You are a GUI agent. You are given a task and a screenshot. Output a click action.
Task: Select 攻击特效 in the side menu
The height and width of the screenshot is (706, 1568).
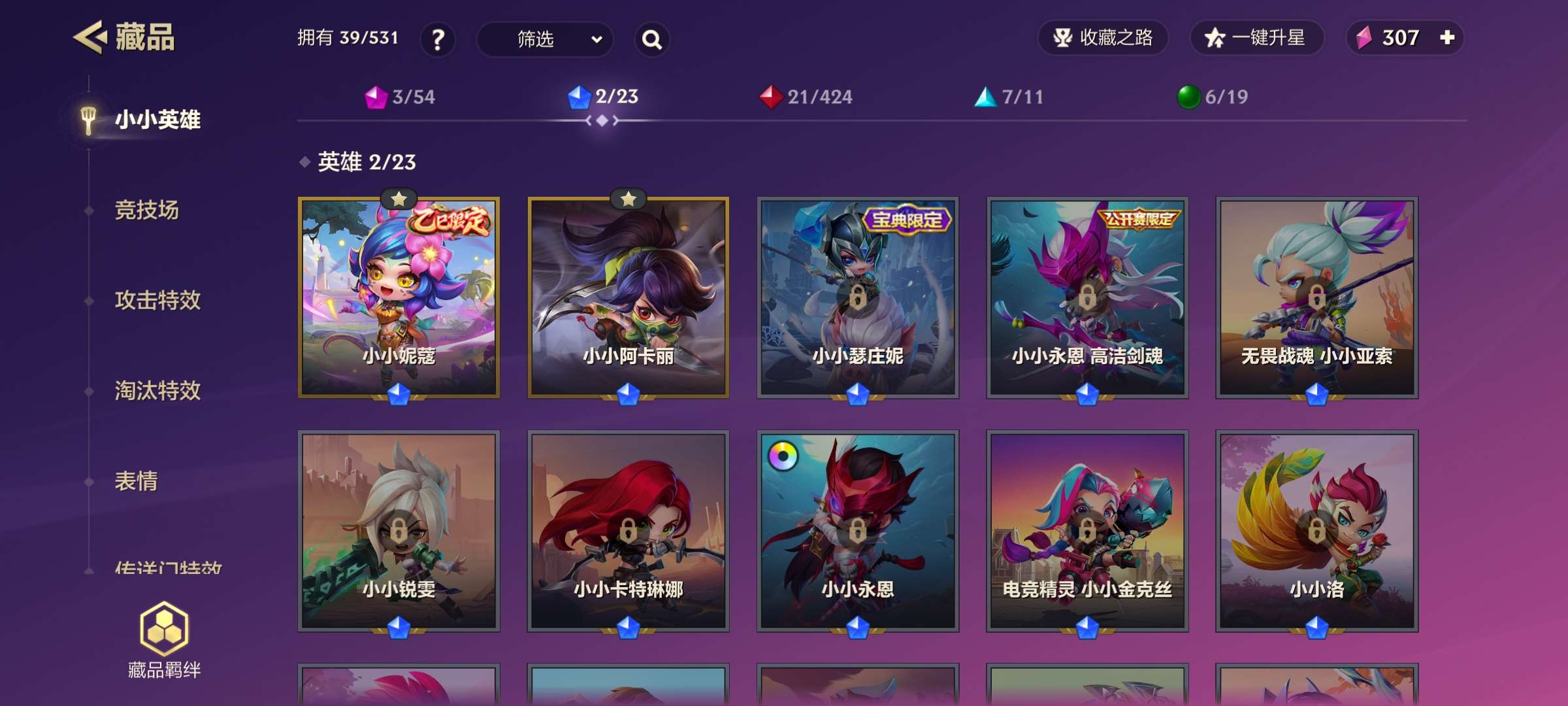(x=157, y=301)
